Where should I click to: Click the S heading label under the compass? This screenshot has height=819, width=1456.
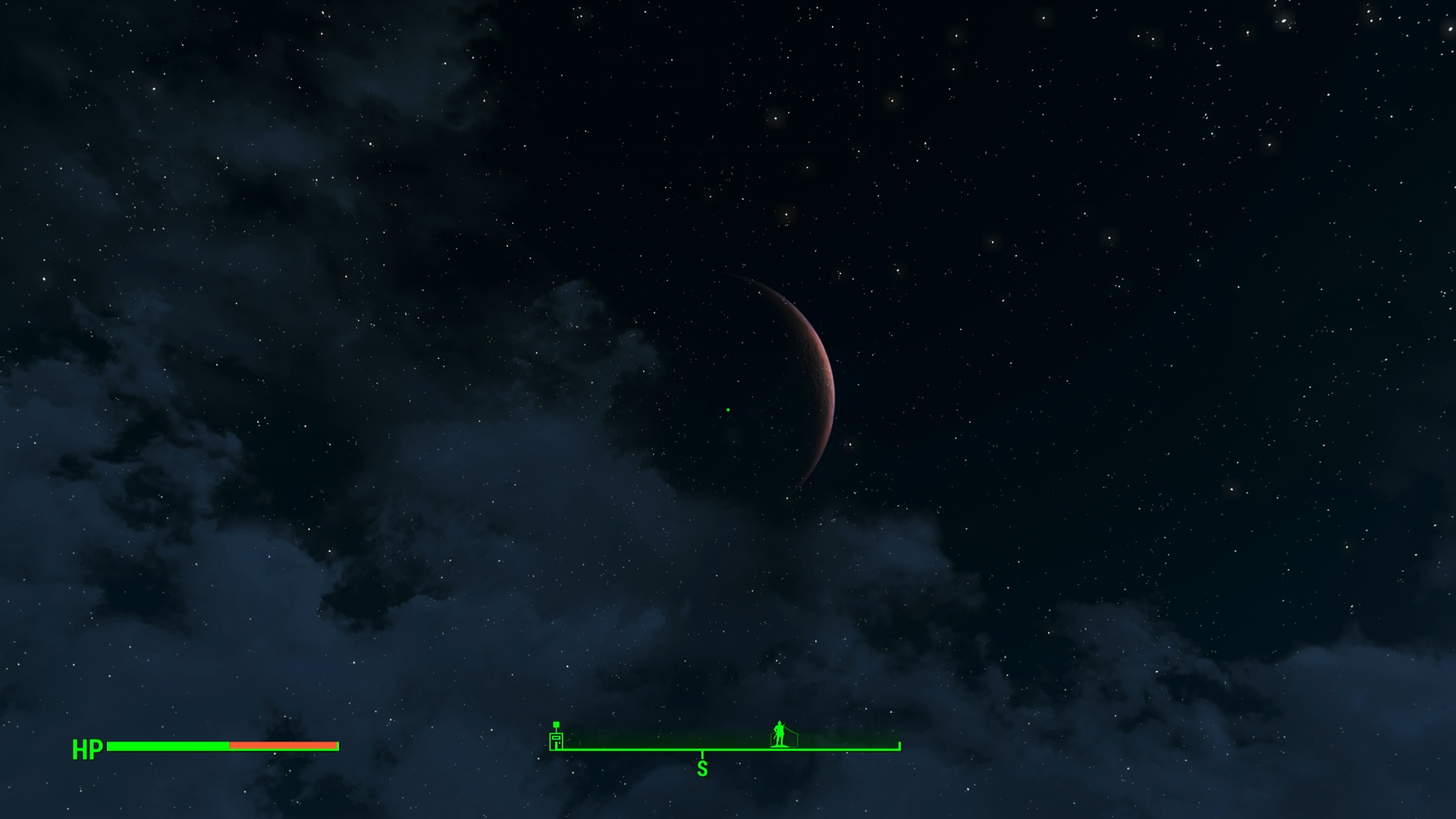click(702, 769)
